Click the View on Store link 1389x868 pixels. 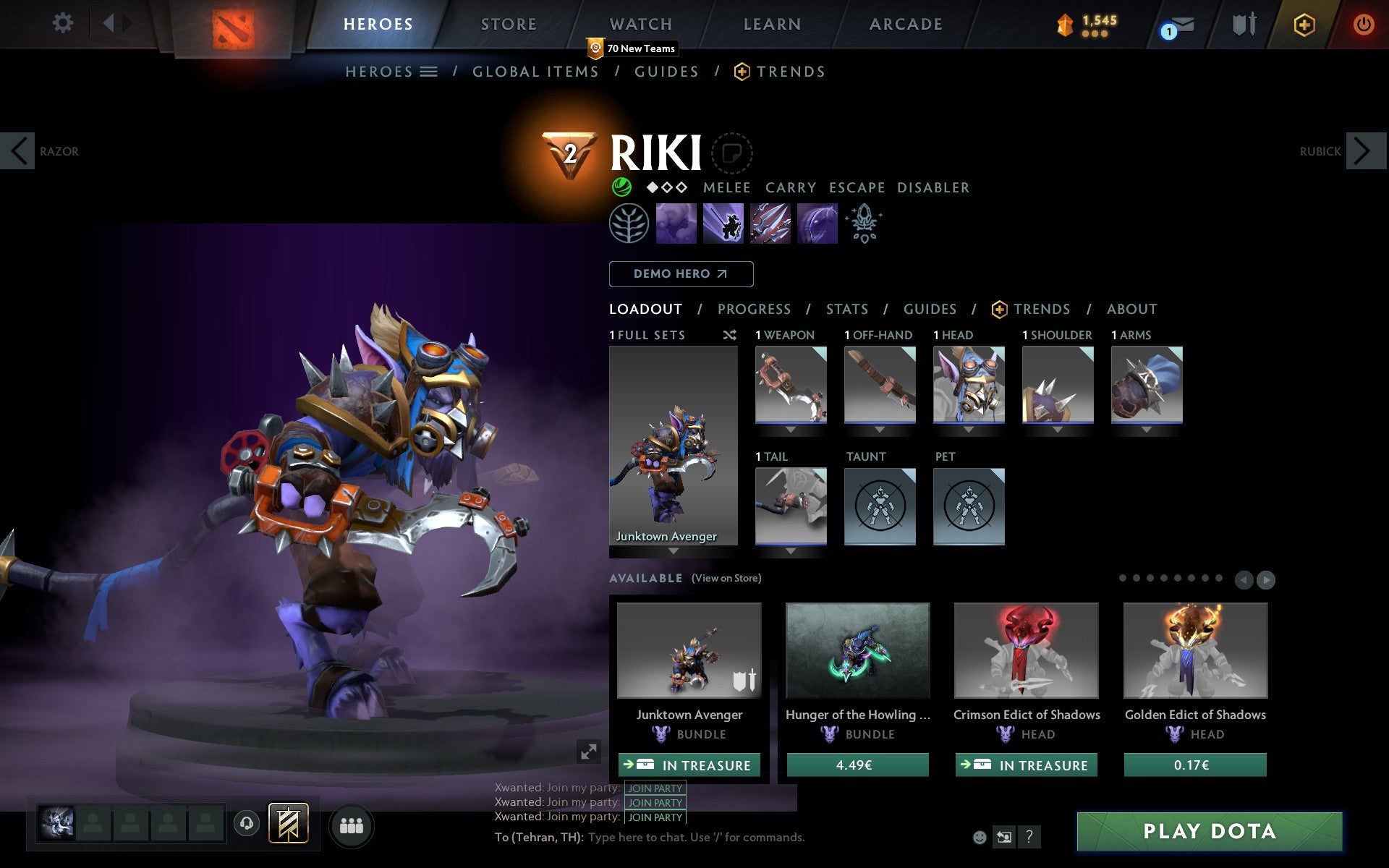point(726,578)
